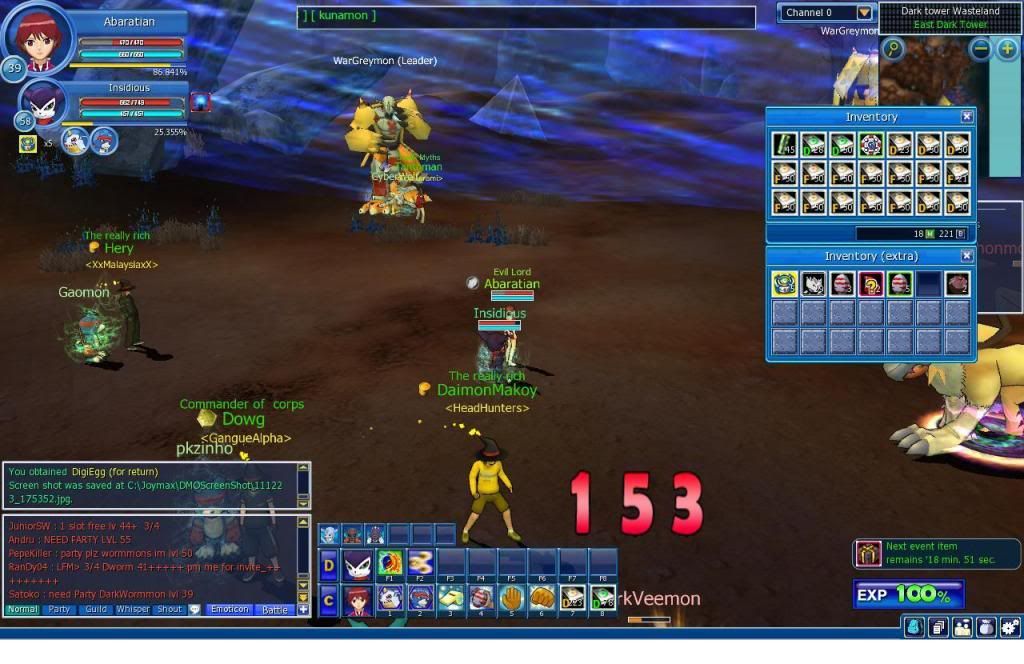Image resolution: width=1024 pixels, height=664 pixels.
Task: Click the event gift box icon
Action: (866, 553)
